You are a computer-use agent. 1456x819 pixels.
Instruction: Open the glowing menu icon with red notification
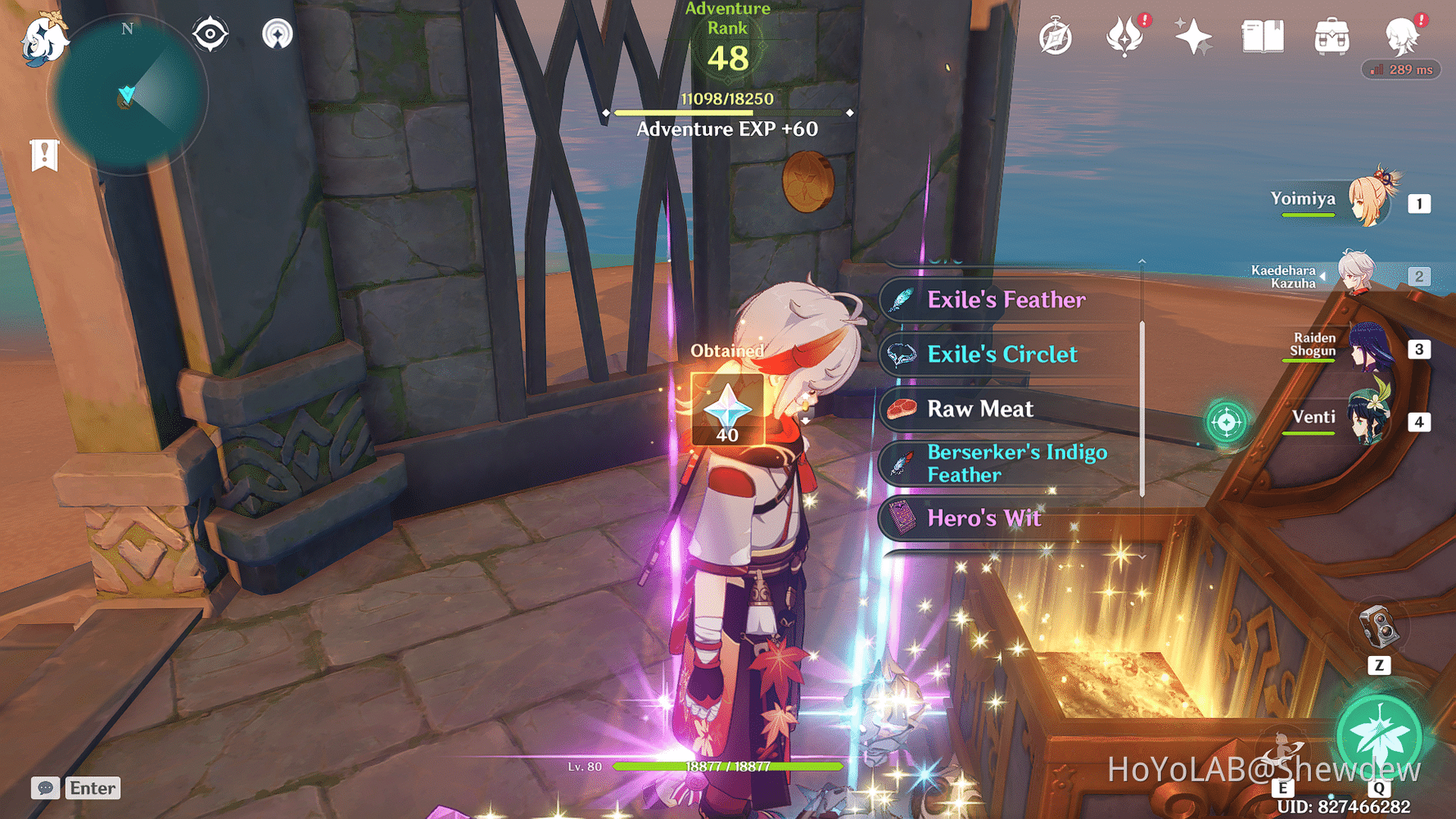[x=1125, y=34]
